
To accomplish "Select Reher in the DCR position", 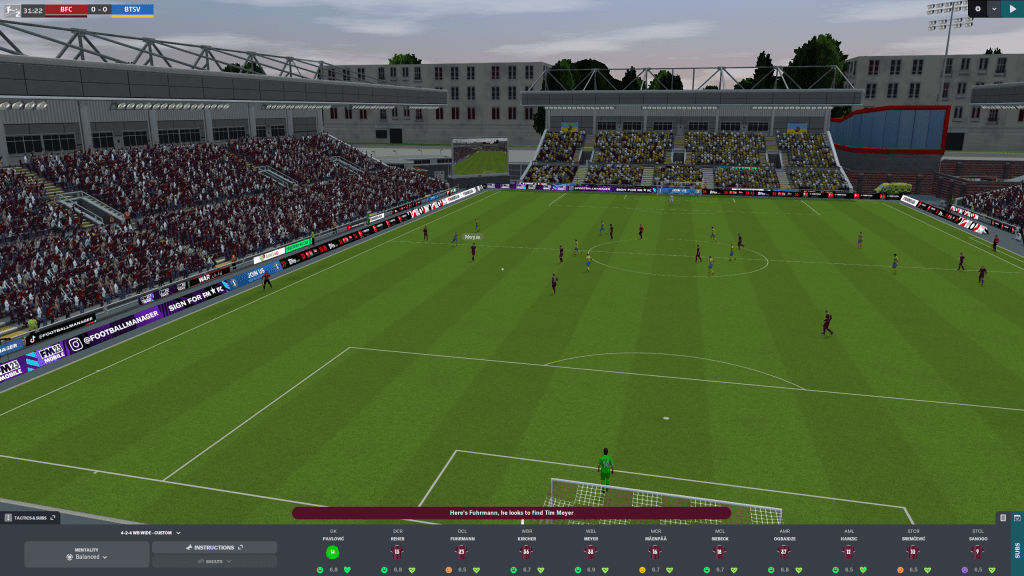I will click(x=397, y=552).
